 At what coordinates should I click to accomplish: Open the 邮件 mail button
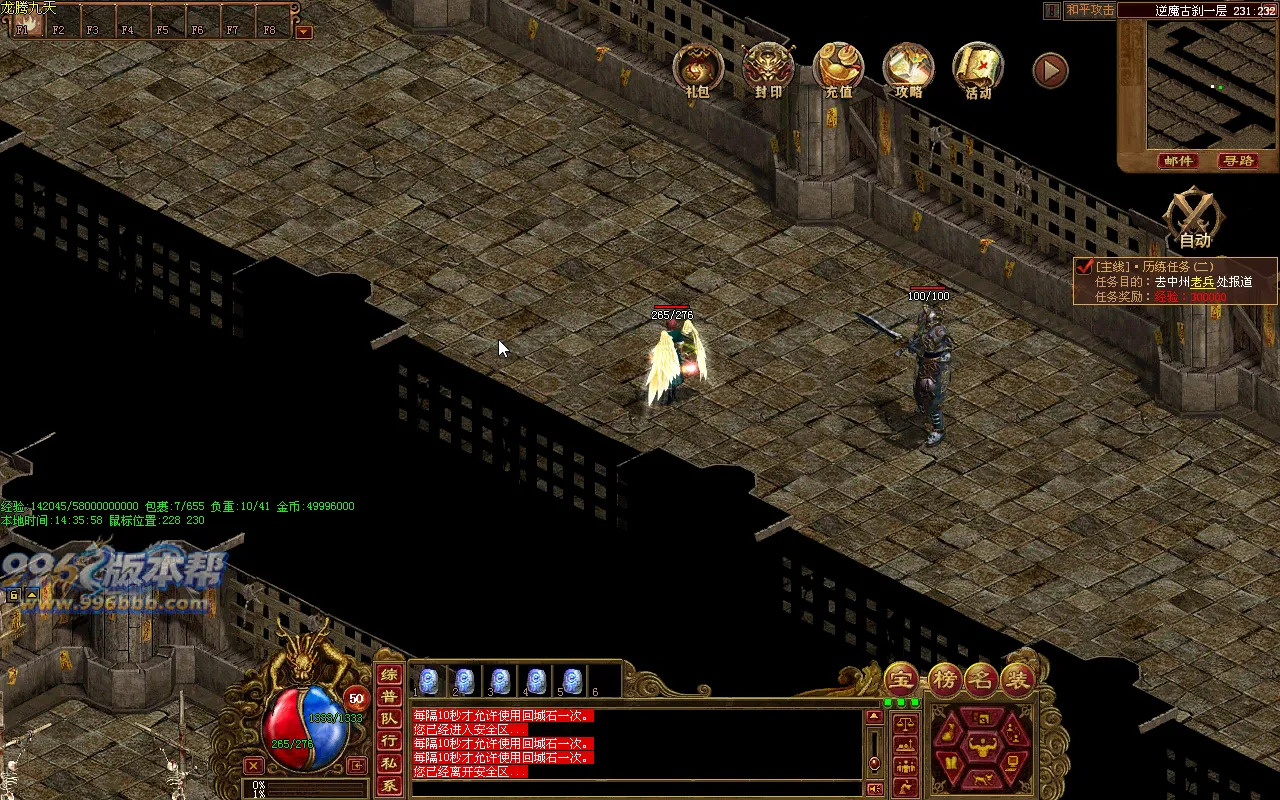click(1179, 161)
